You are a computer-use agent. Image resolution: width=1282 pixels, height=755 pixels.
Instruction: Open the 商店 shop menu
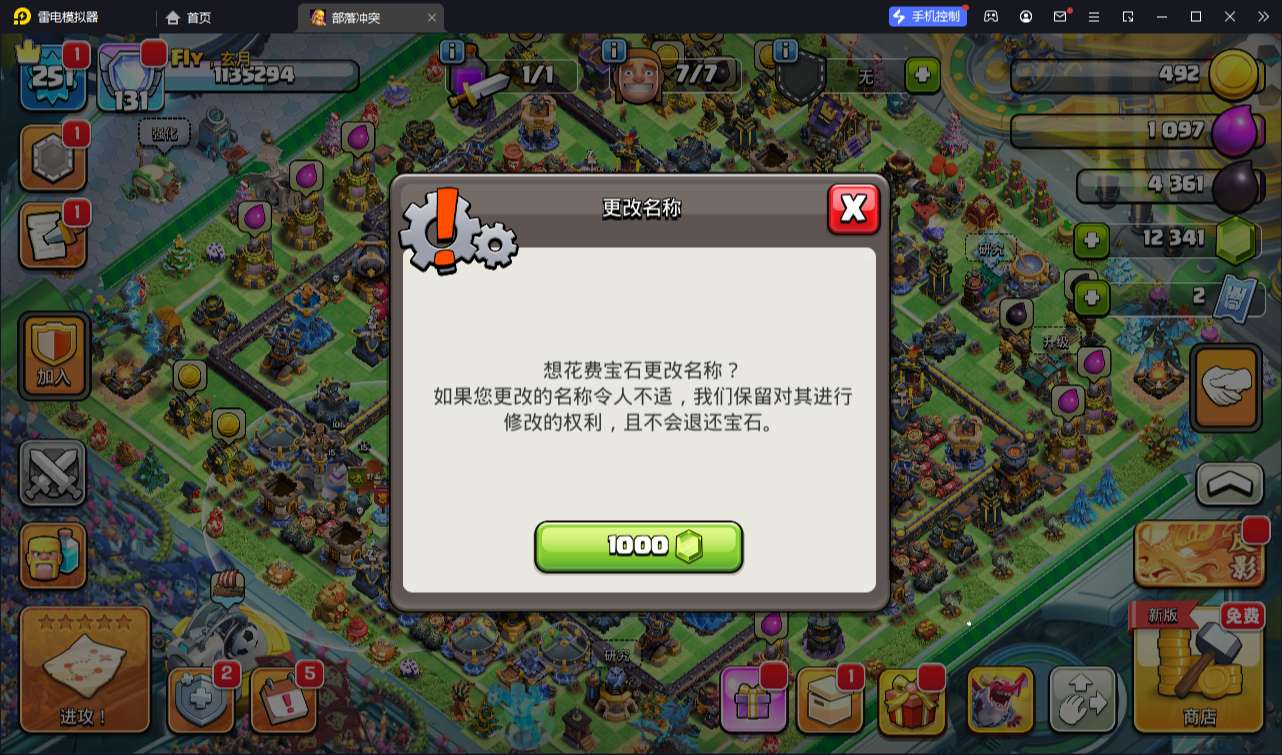1196,680
